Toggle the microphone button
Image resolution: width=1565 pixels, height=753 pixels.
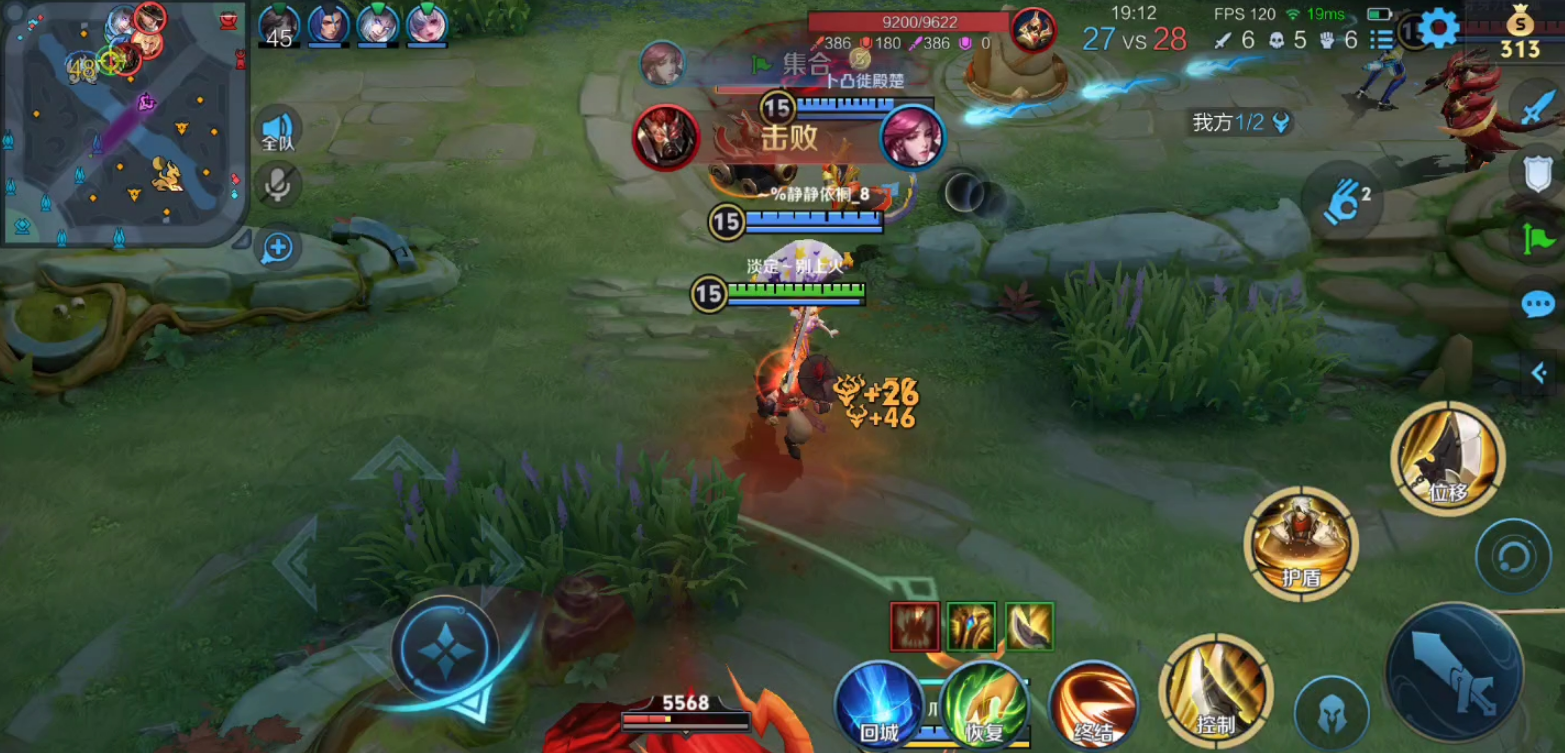(x=277, y=184)
